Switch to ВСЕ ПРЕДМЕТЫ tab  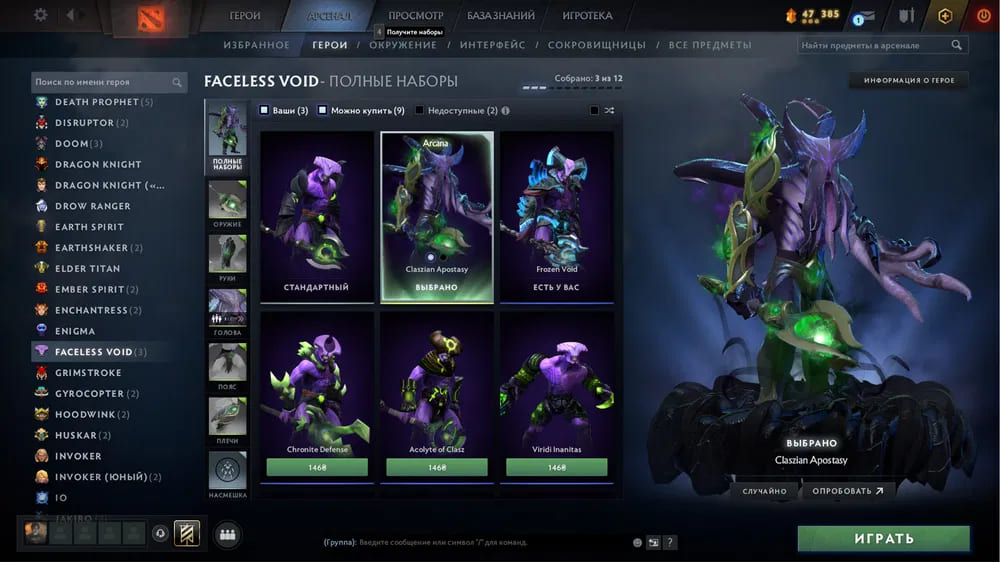(710, 45)
